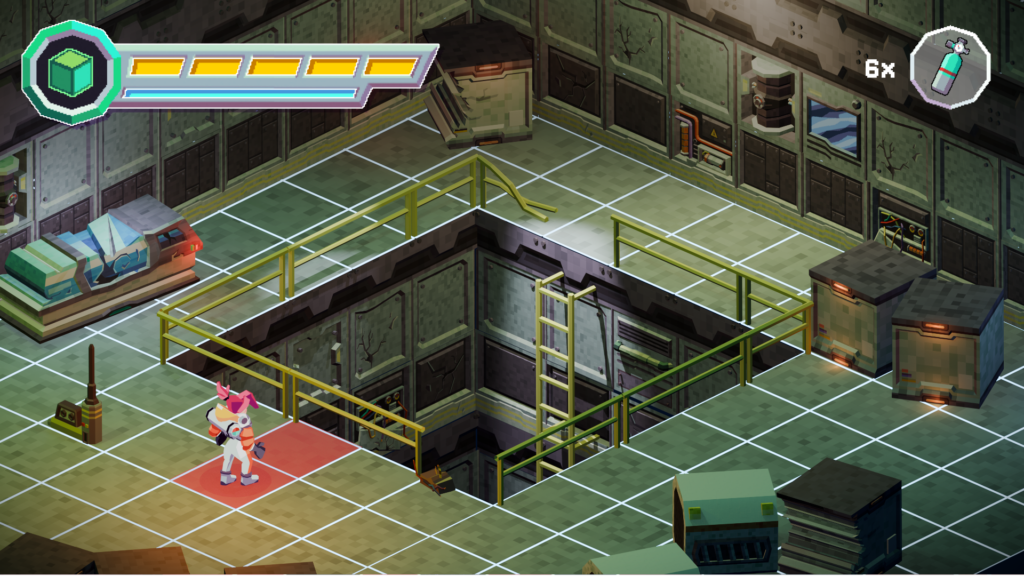Click the green cube icon
This screenshot has width=1024, height=576.
(71, 72)
